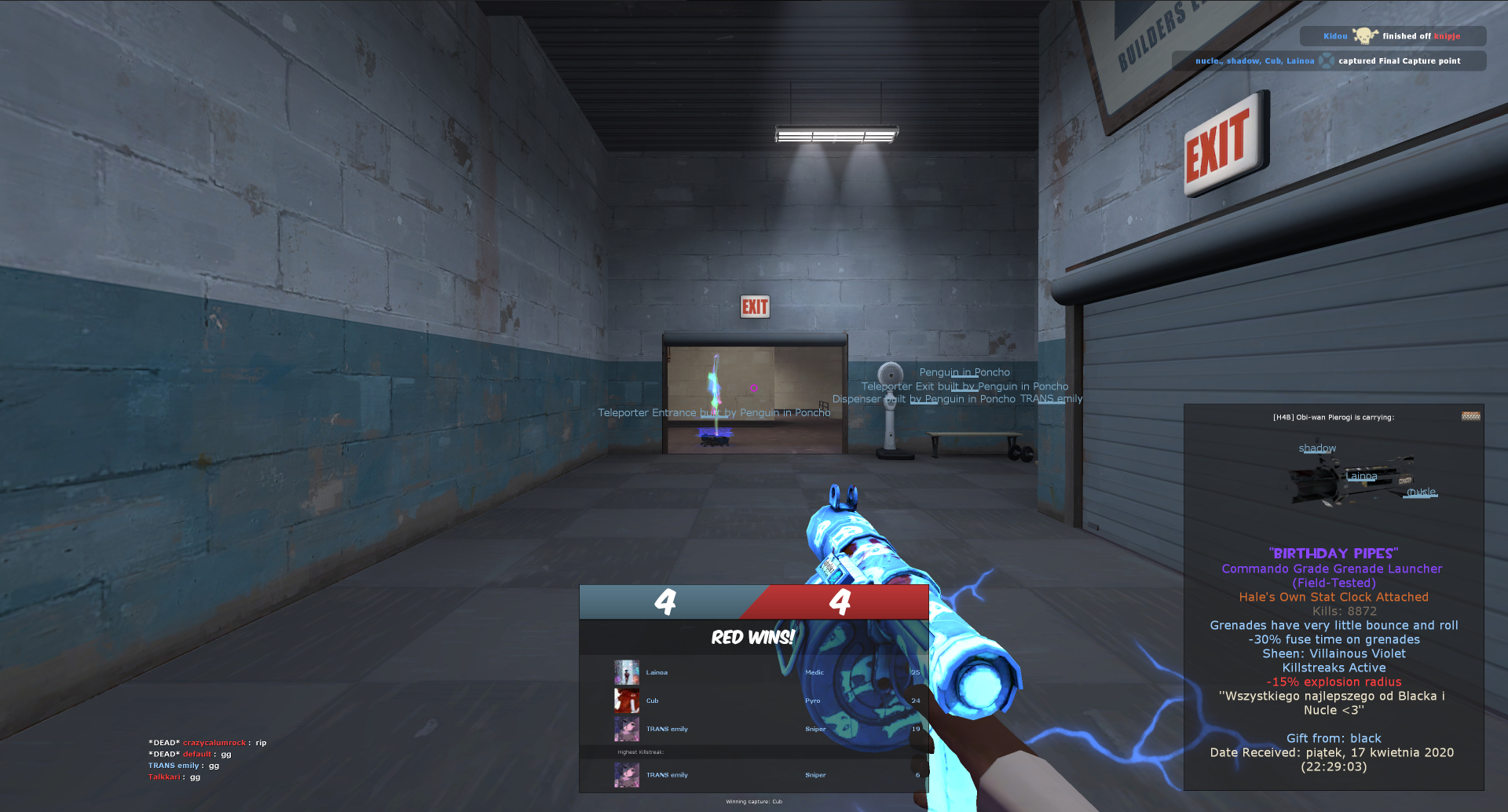This screenshot has width=1508, height=812.
Task: Click Talkkari's gg chat message
Action: (174, 777)
